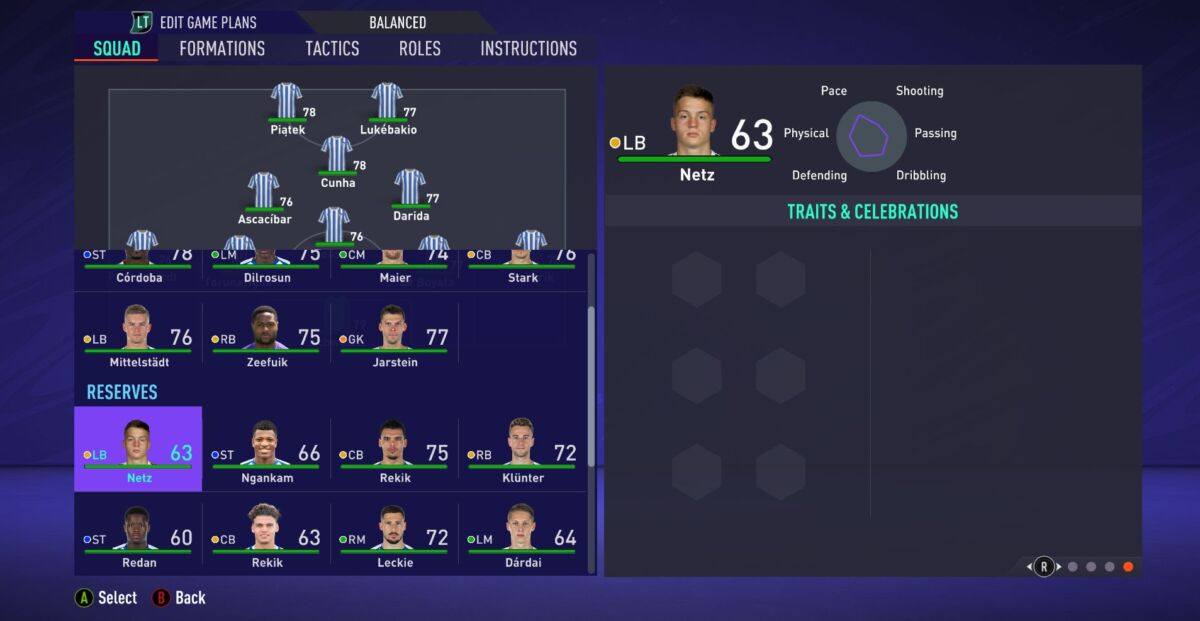The image size is (1200, 621).
Task: Select reserve striker Ngankam
Action: point(266,449)
